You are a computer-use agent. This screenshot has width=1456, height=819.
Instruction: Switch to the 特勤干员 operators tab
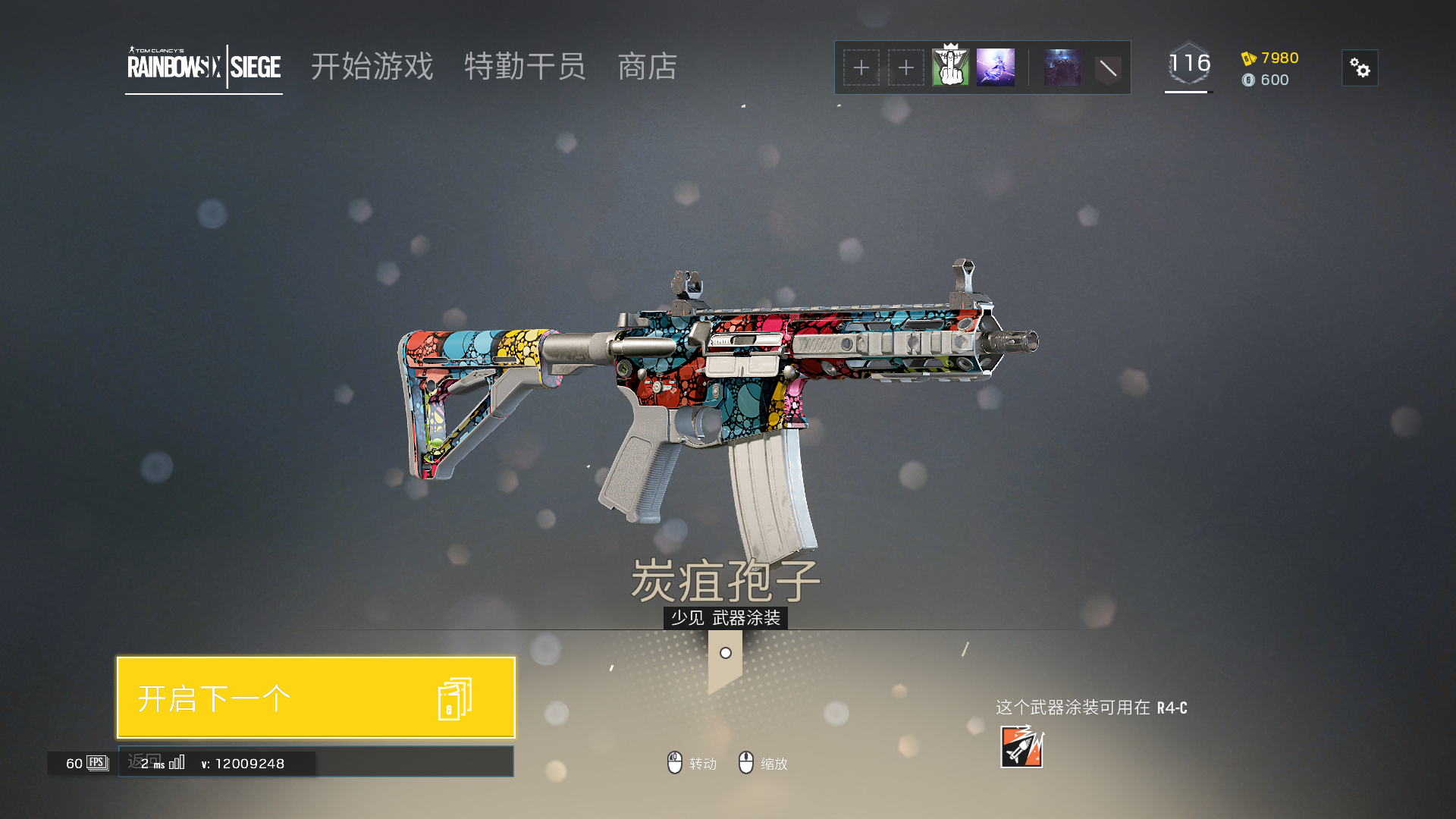525,67
